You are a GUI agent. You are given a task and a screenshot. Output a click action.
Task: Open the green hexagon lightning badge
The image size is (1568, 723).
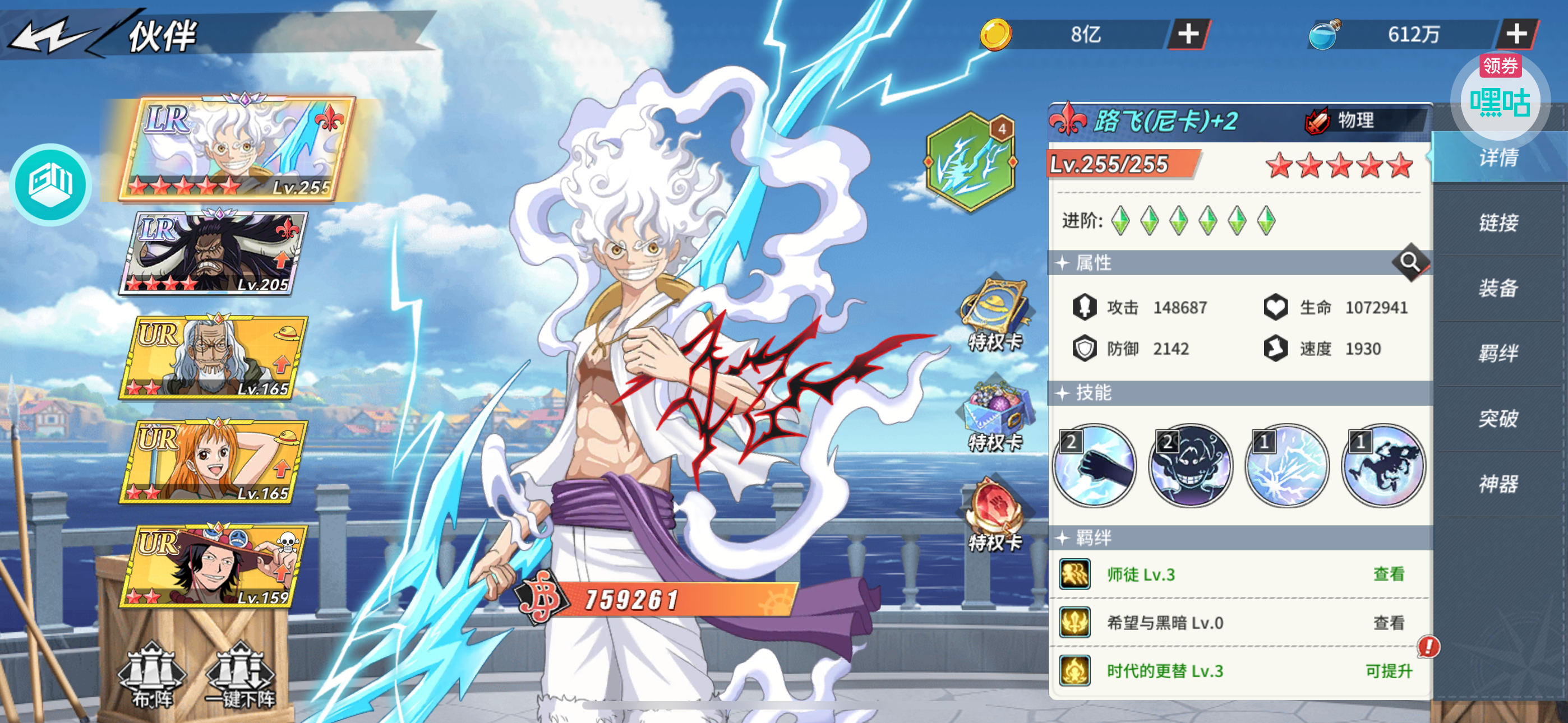pos(971,163)
